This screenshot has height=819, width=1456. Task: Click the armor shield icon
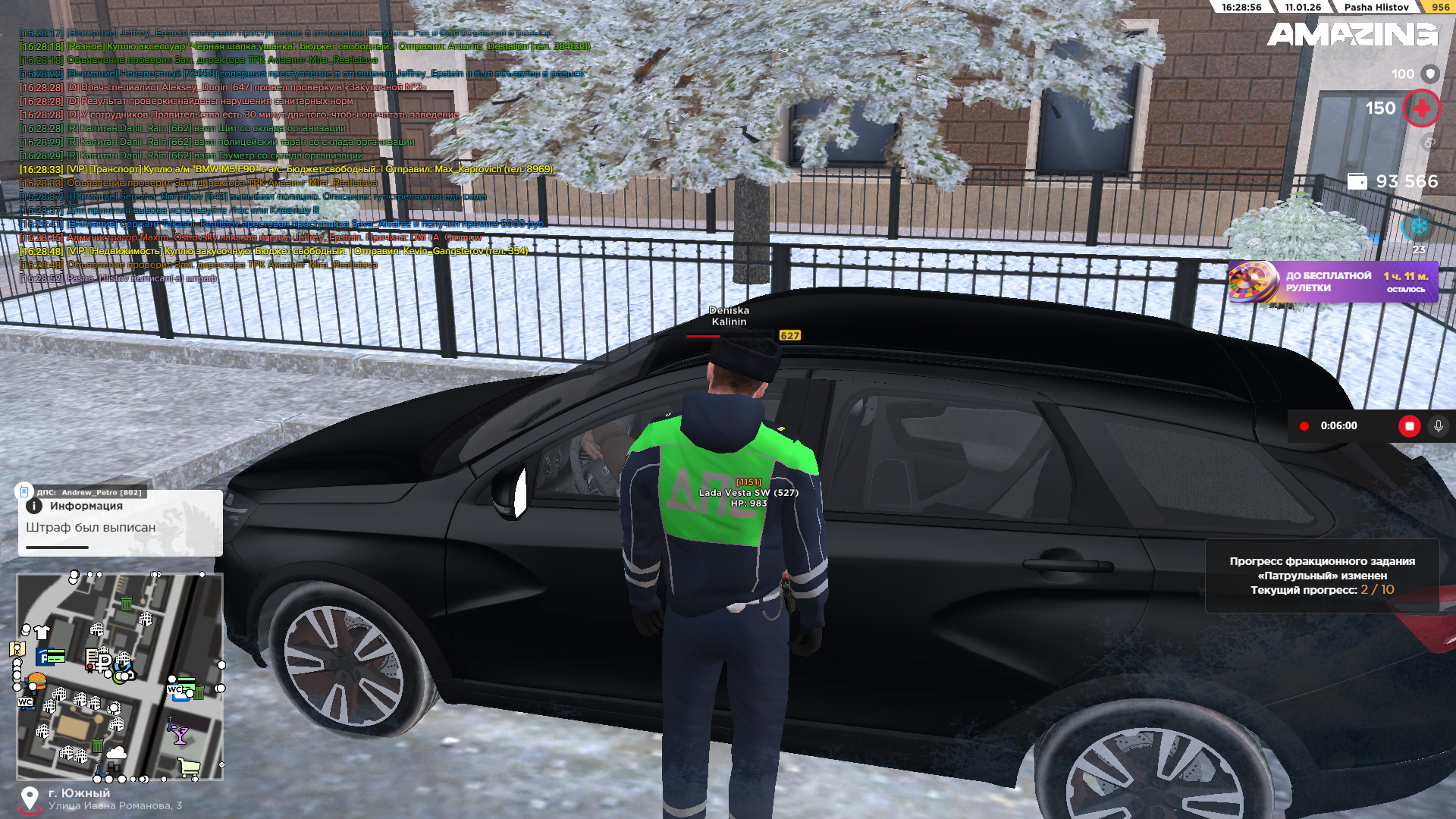[x=1429, y=74]
